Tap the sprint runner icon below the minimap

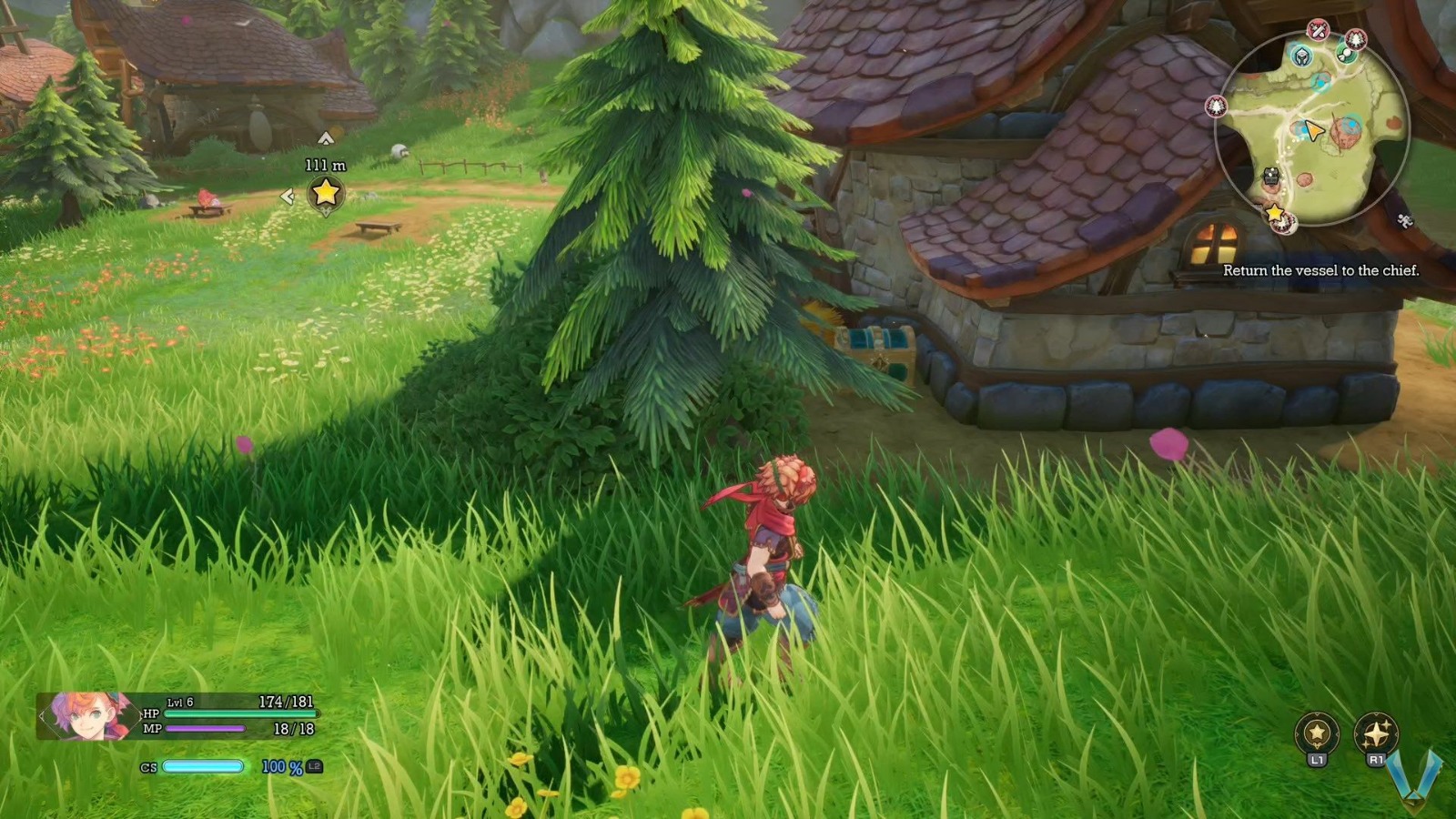click(1402, 221)
